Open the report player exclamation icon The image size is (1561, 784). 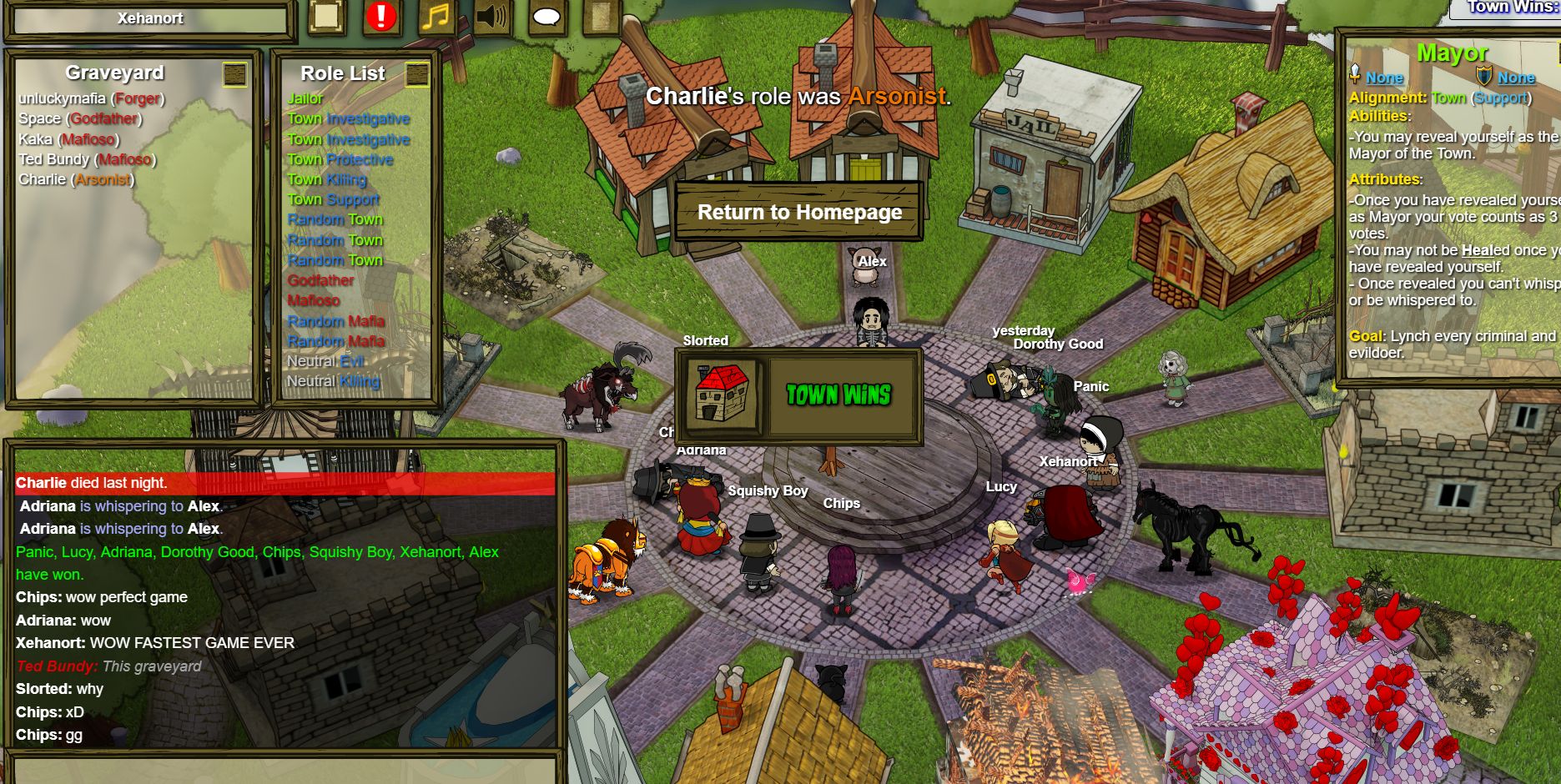(x=380, y=16)
